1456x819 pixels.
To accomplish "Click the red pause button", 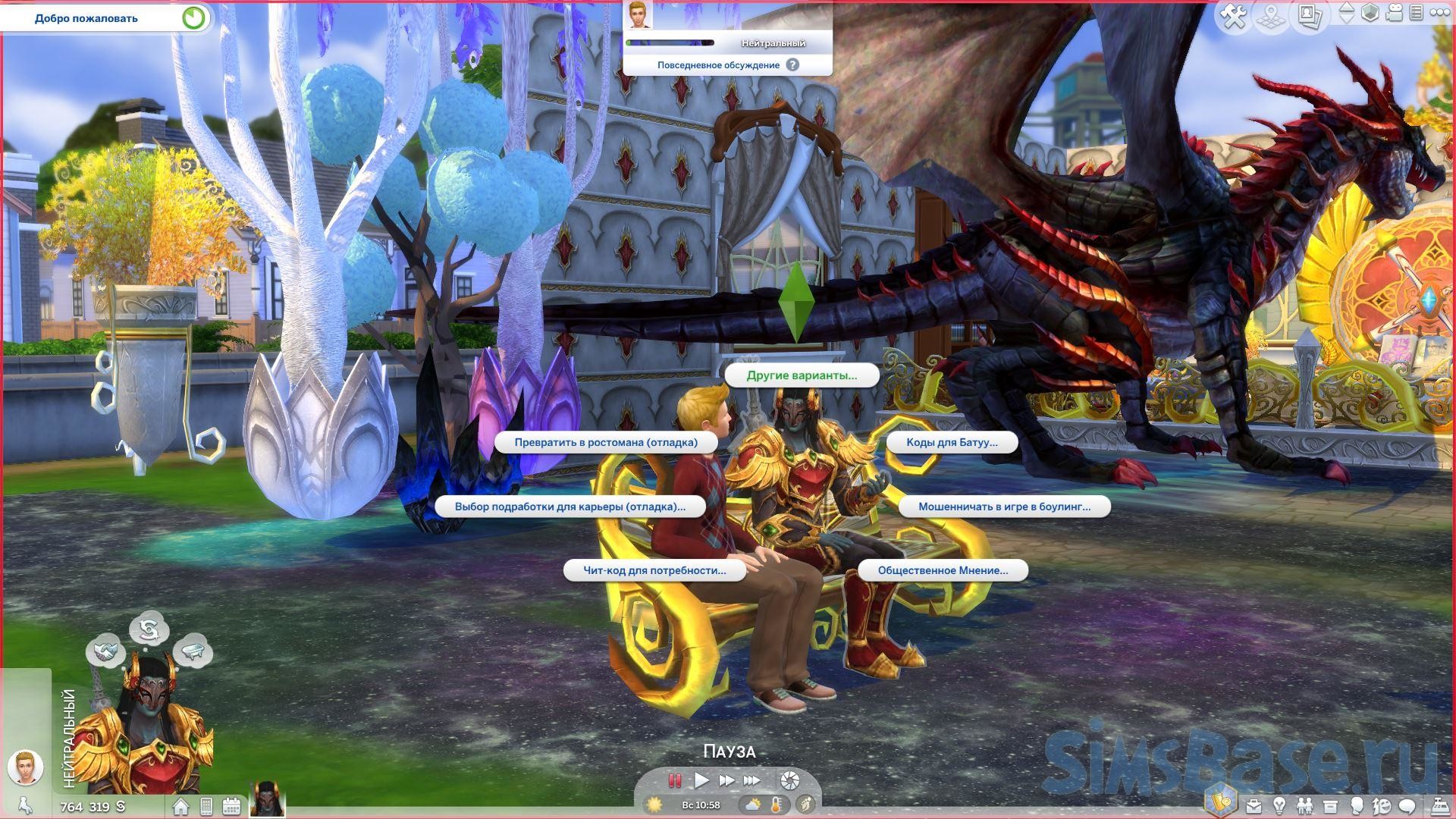I will (674, 780).
